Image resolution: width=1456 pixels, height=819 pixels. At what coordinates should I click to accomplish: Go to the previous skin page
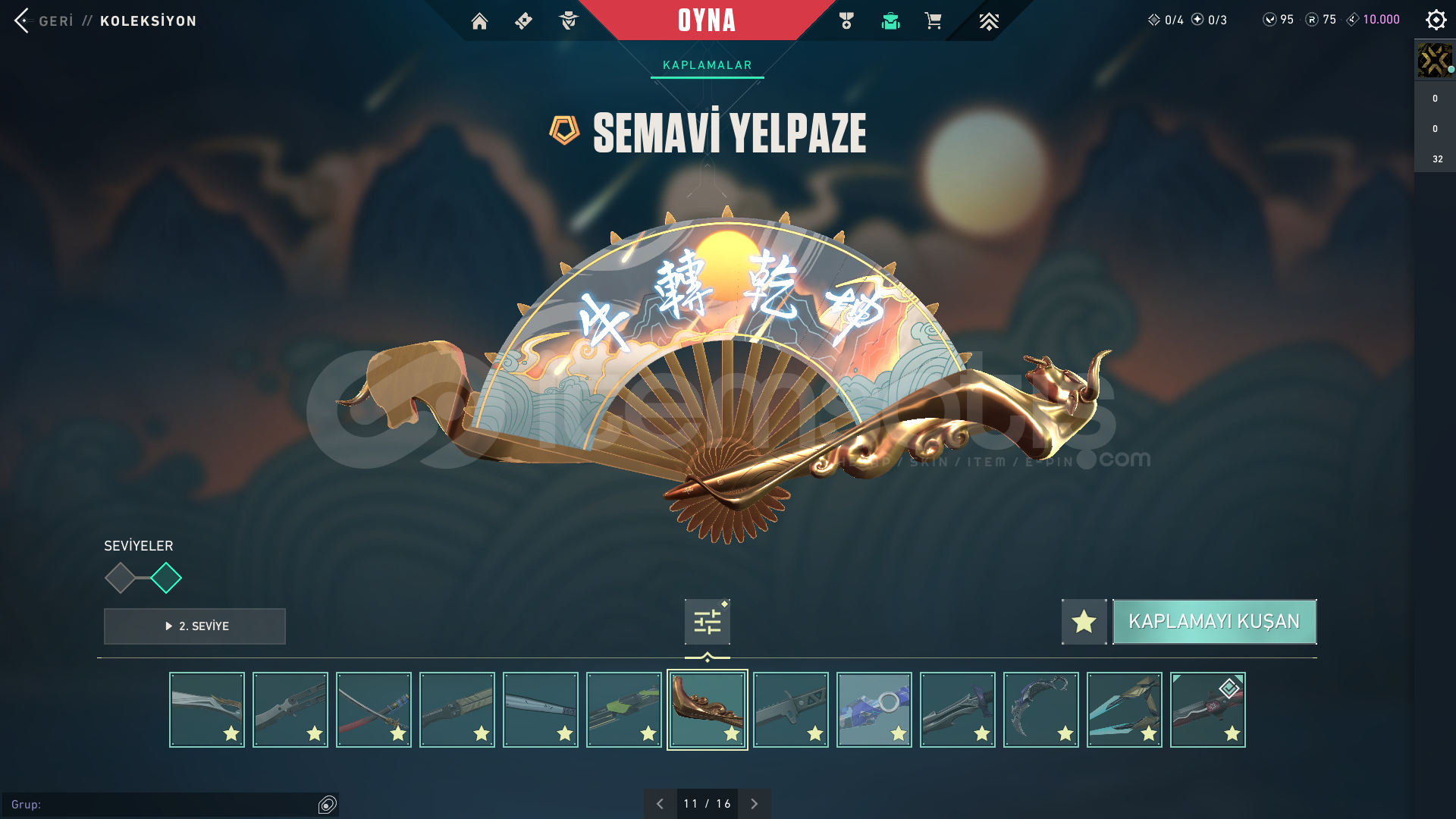point(660,804)
